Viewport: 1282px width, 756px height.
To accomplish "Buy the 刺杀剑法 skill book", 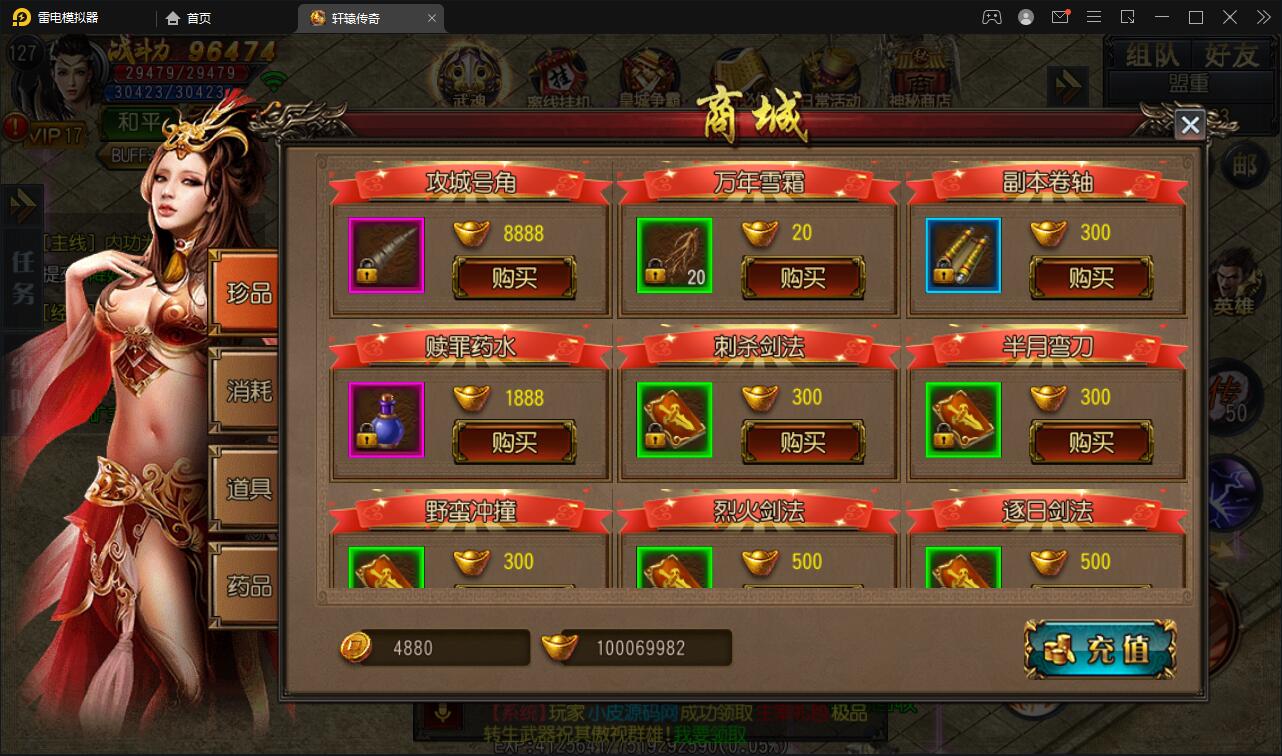I will pos(802,442).
